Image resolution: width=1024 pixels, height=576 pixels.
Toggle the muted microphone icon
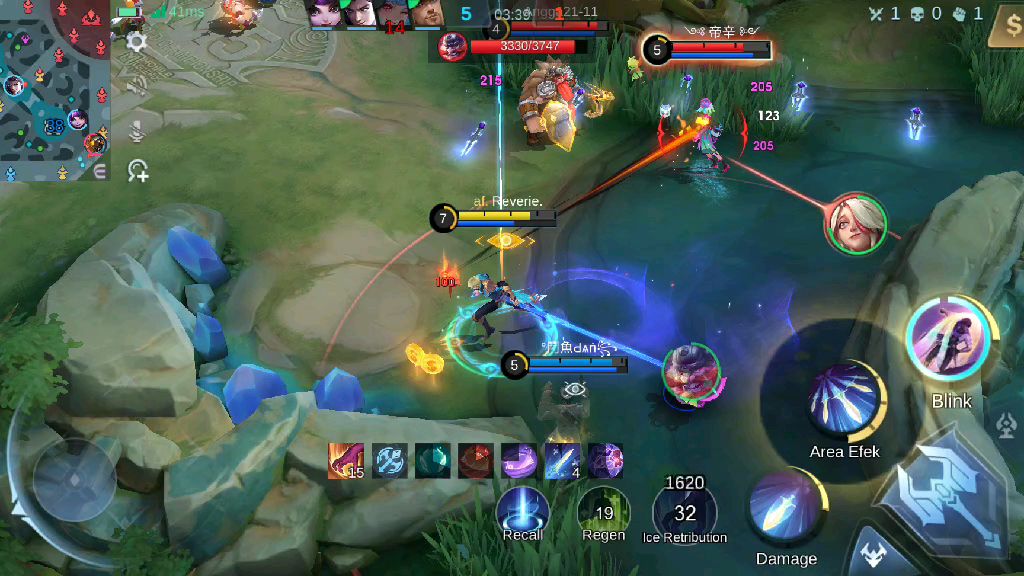tap(137, 129)
